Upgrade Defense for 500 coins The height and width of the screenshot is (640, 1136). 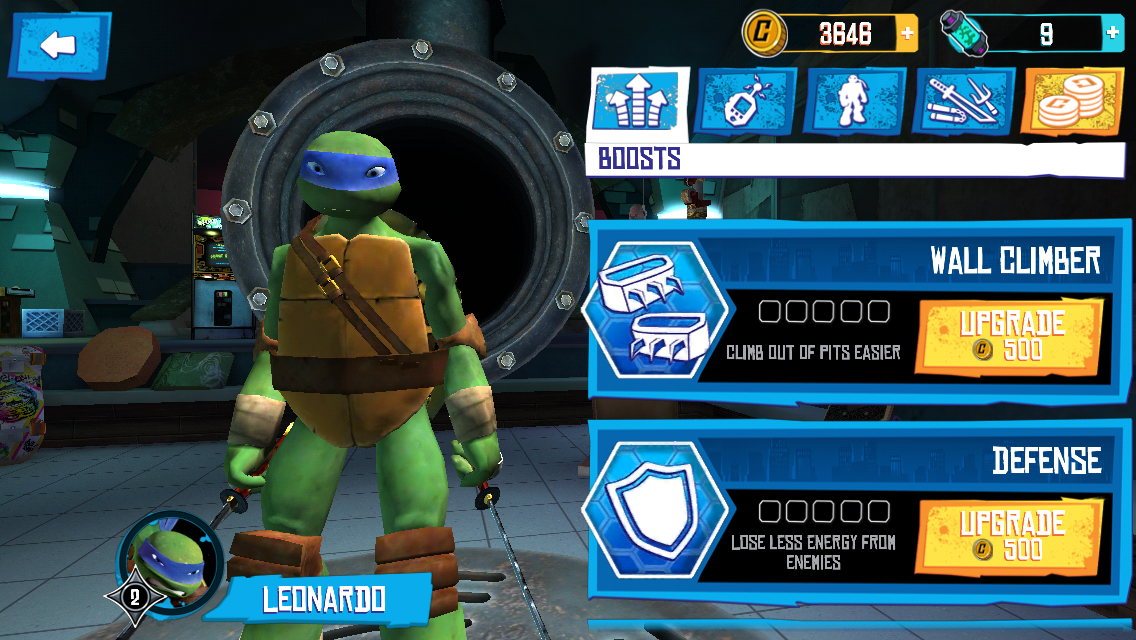1010,536
